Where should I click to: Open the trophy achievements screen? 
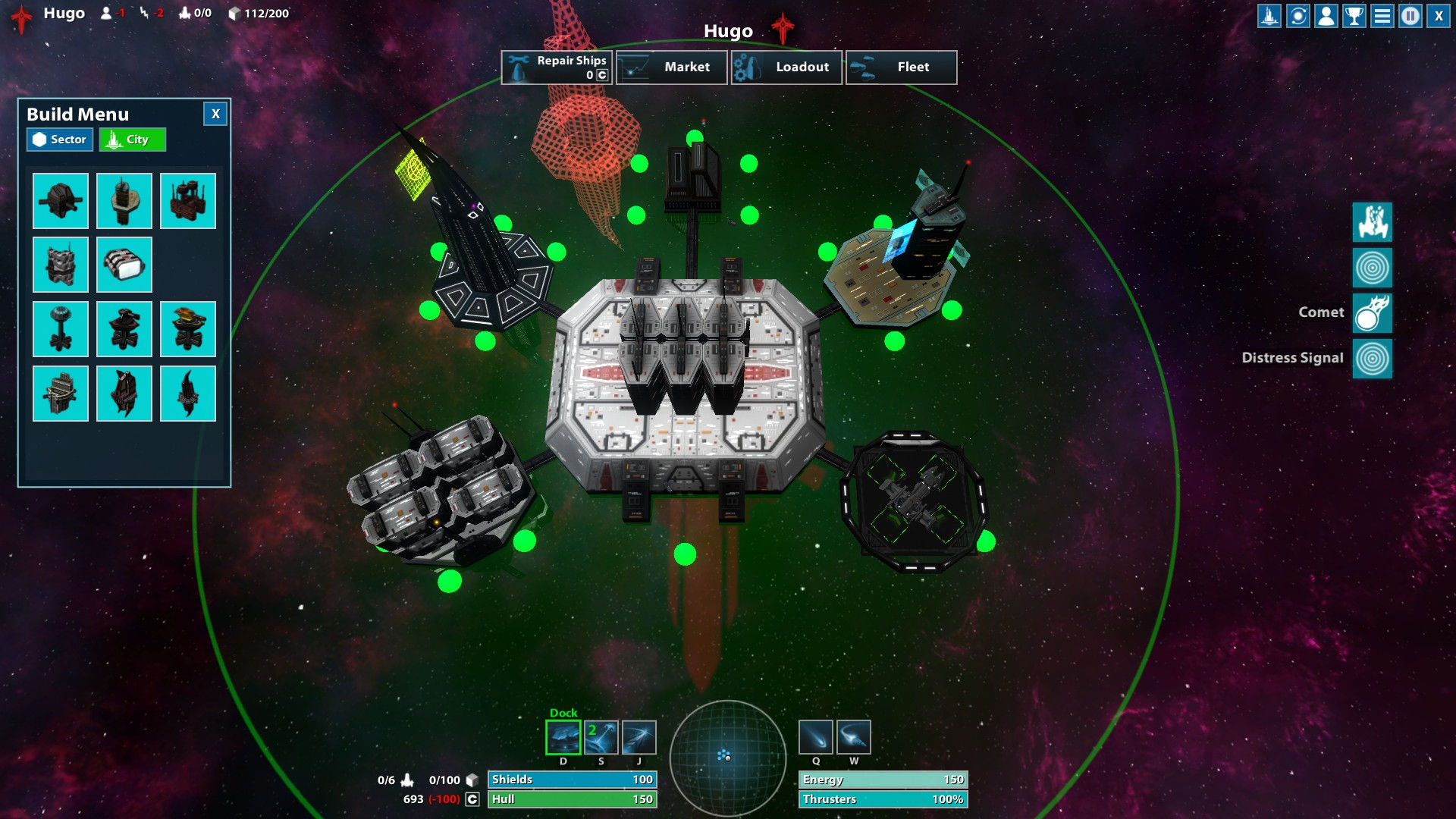point(1354,16)
